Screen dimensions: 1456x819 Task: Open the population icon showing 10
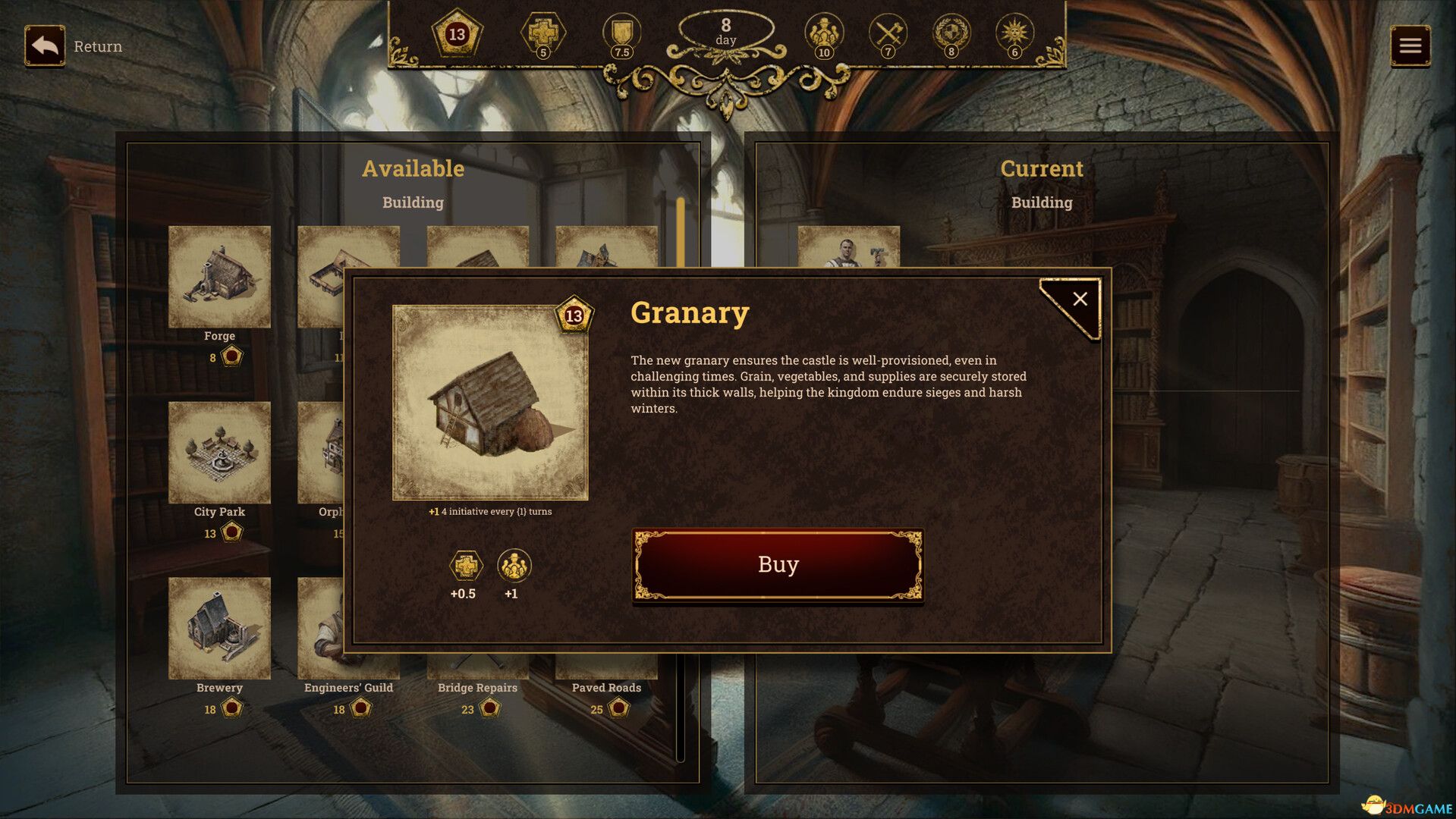[x=824, y=33]
